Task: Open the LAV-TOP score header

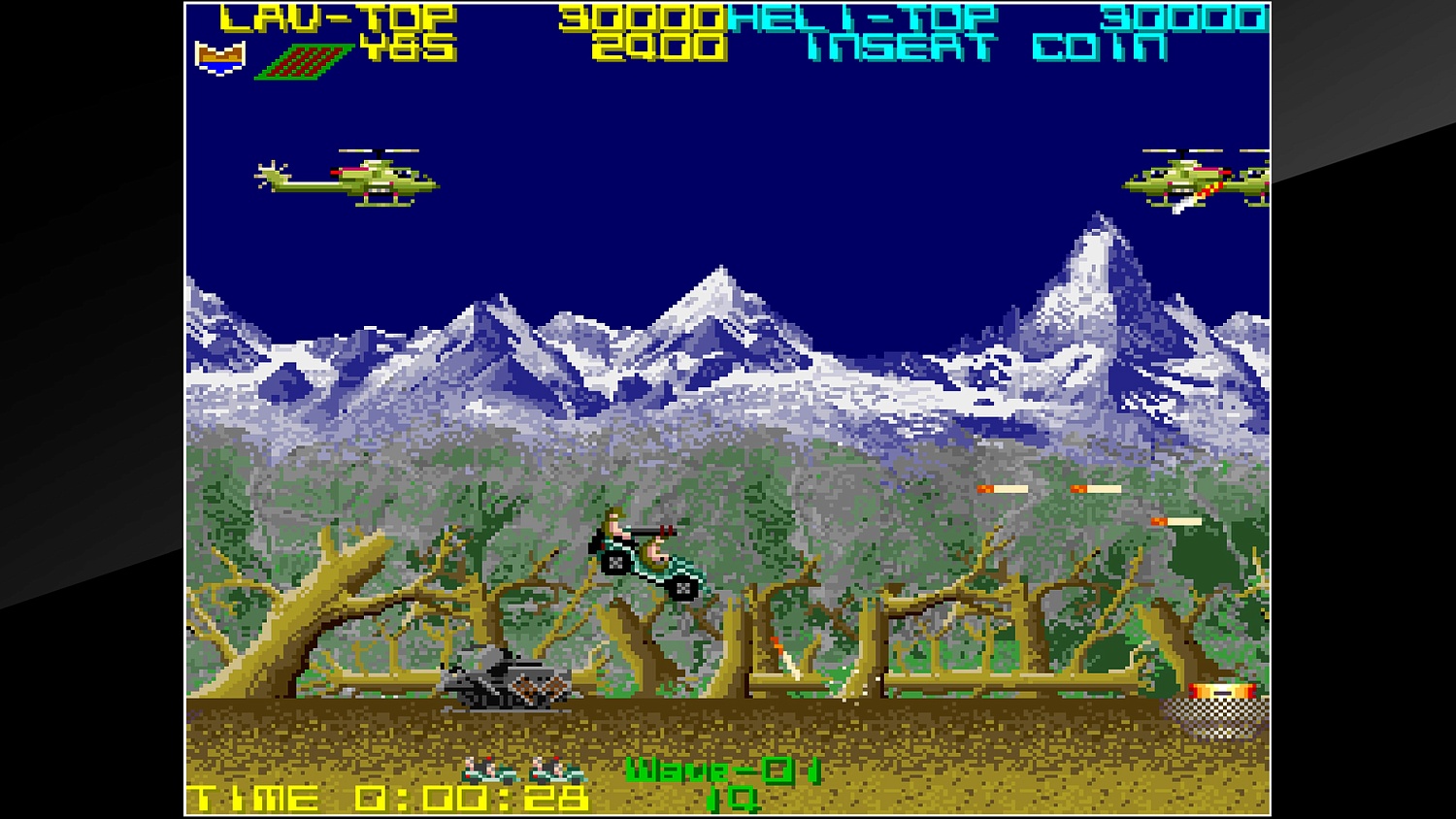Action: (335, 16)
